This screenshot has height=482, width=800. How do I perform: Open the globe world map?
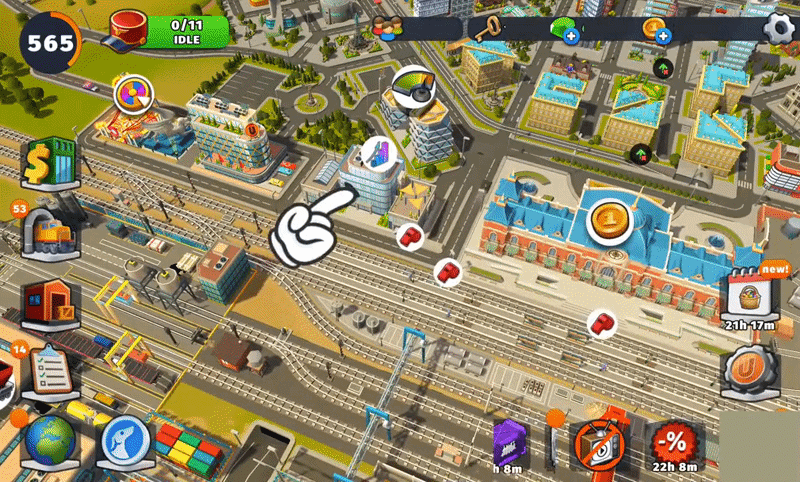tap(49, 443)
